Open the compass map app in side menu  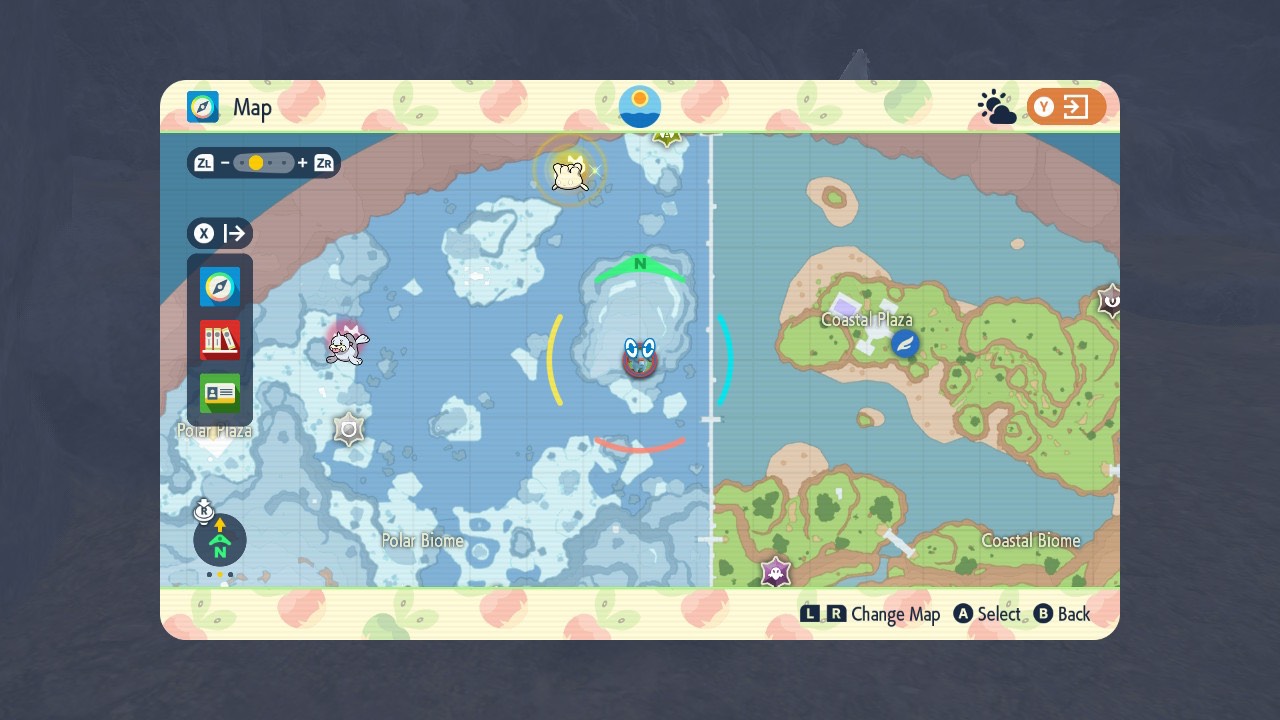[220, 287]
